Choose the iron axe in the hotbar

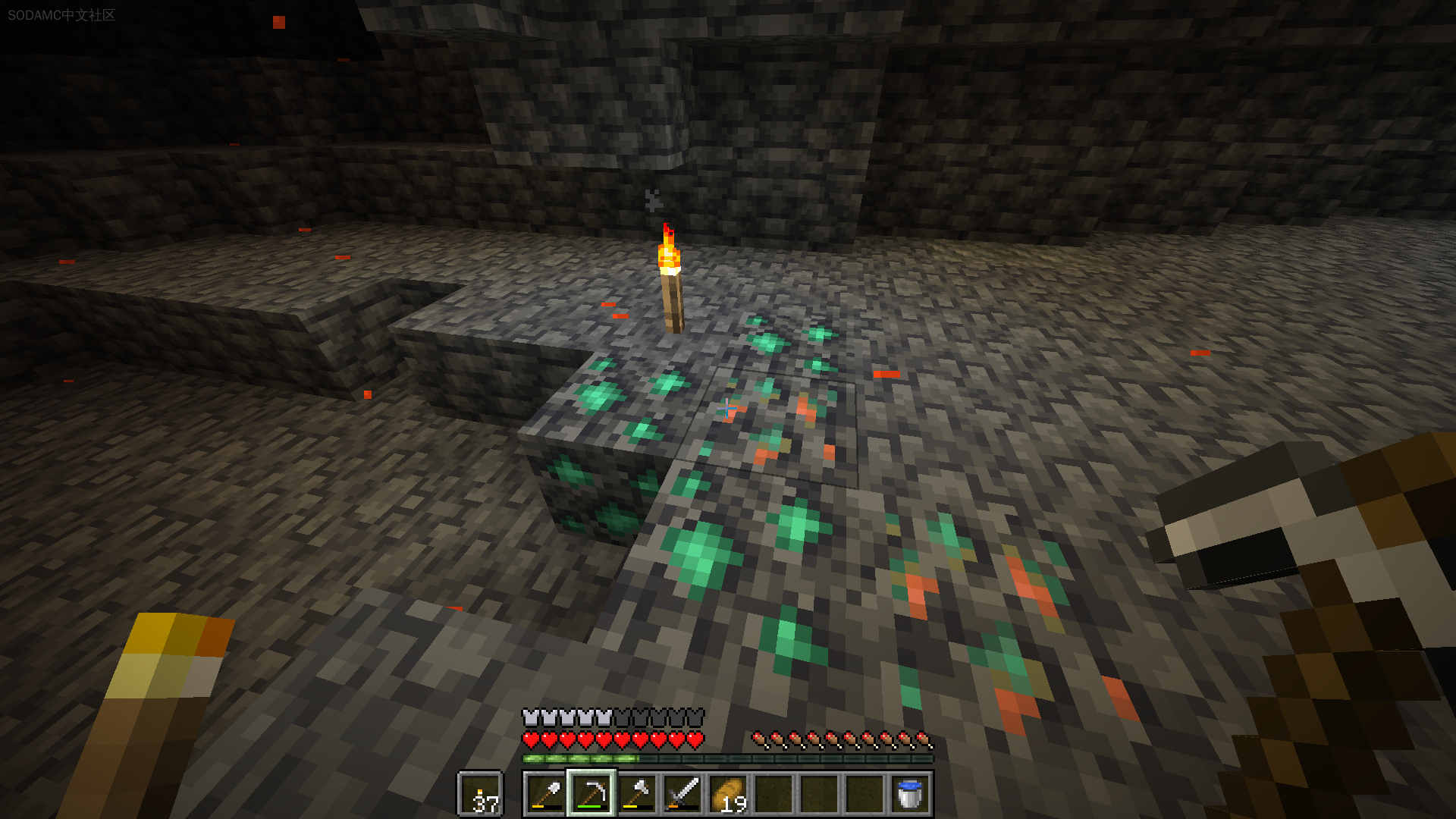pos(637,794)
